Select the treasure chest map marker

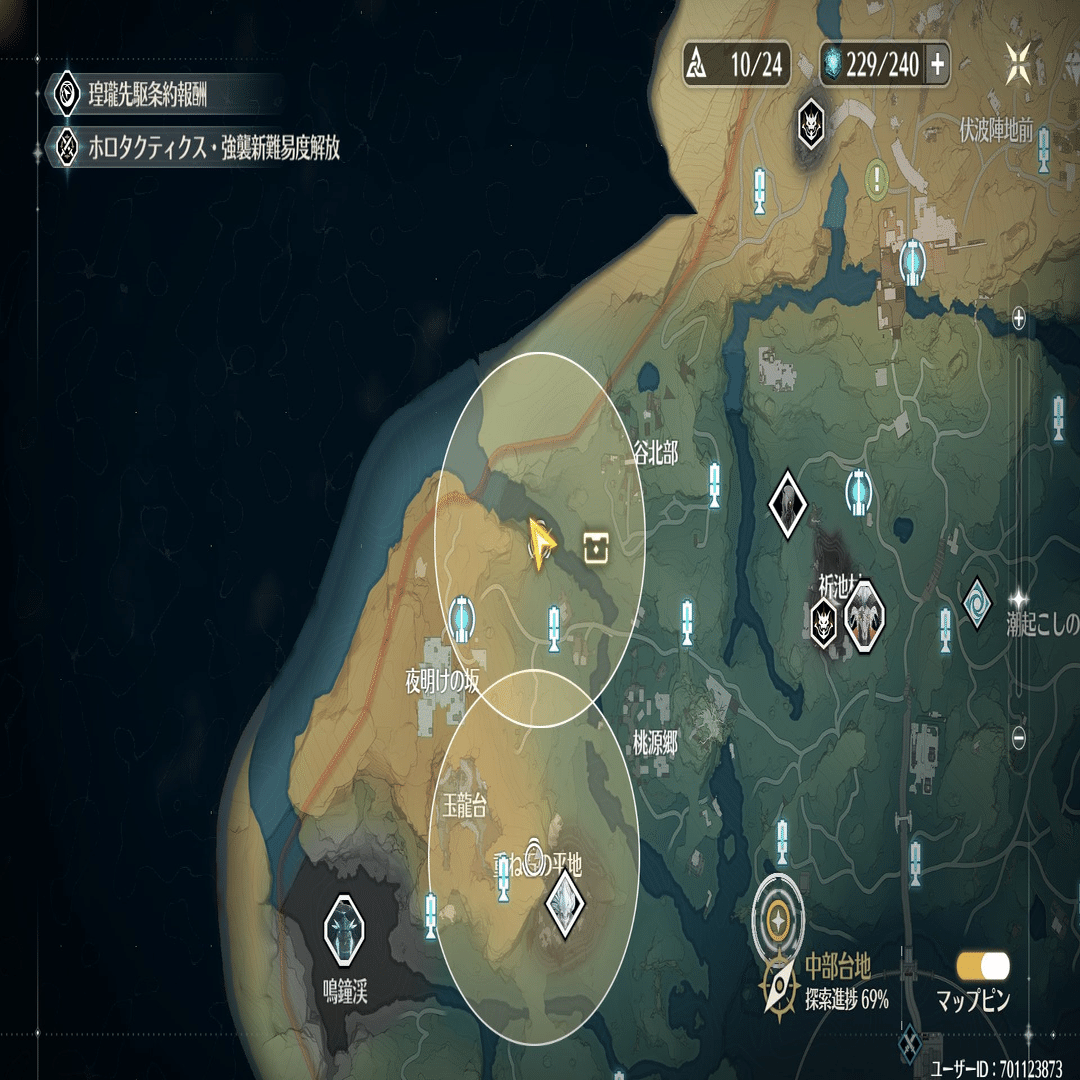(x=596, y=546)
